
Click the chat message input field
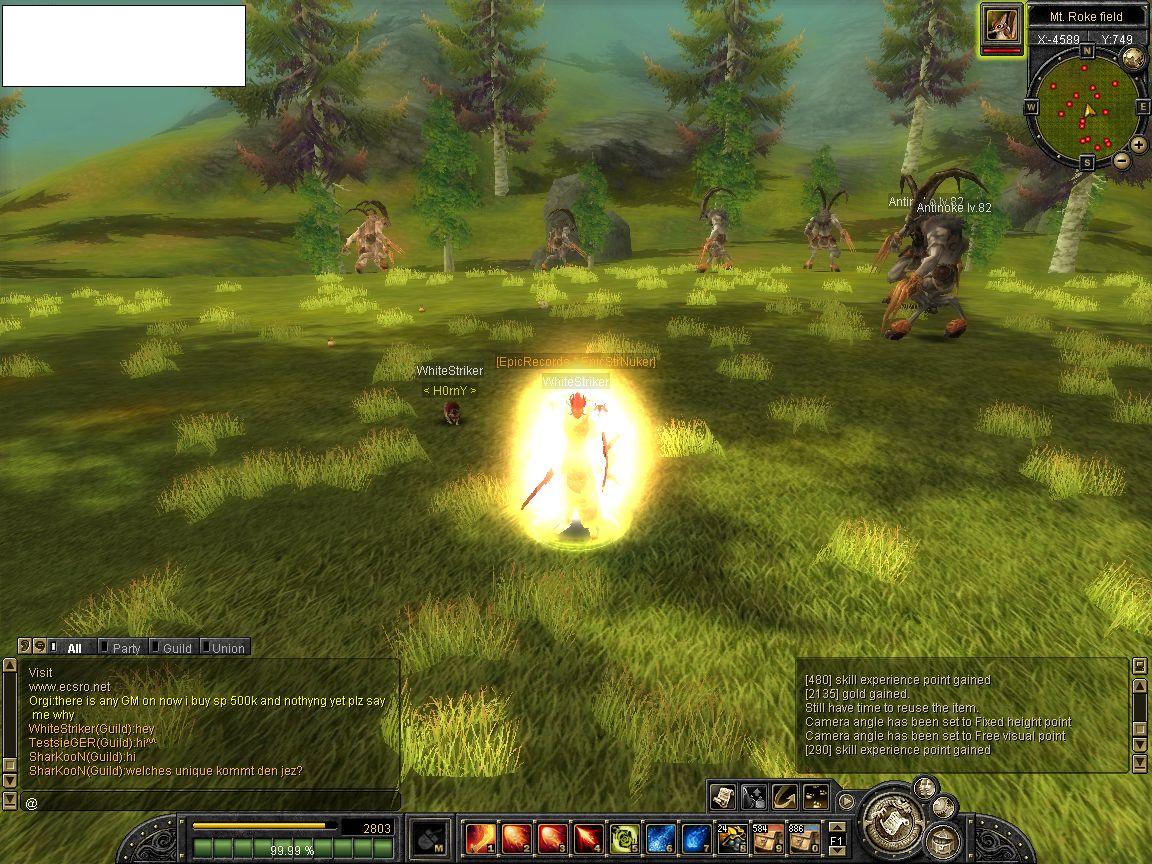pyautogui.click(x=210, y=802)
